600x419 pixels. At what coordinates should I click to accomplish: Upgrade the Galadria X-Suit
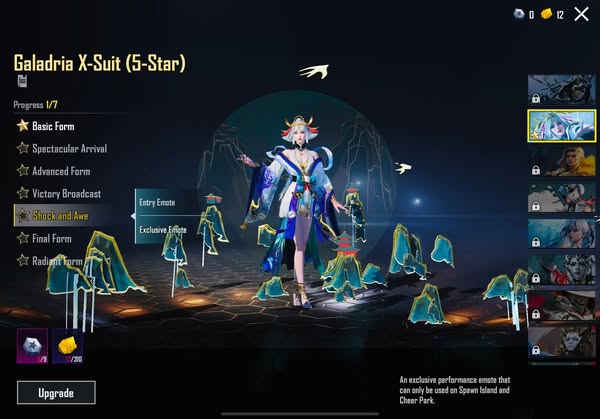[56, 392]
